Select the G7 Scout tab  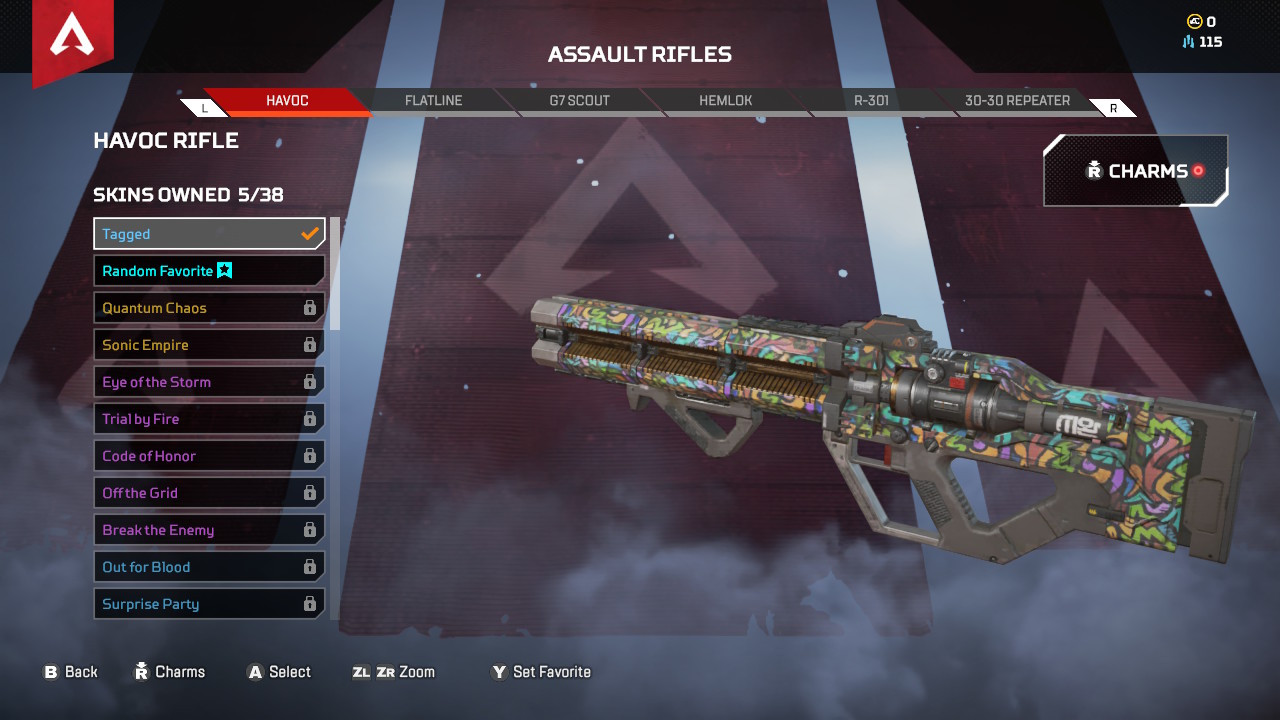point(579,101)
